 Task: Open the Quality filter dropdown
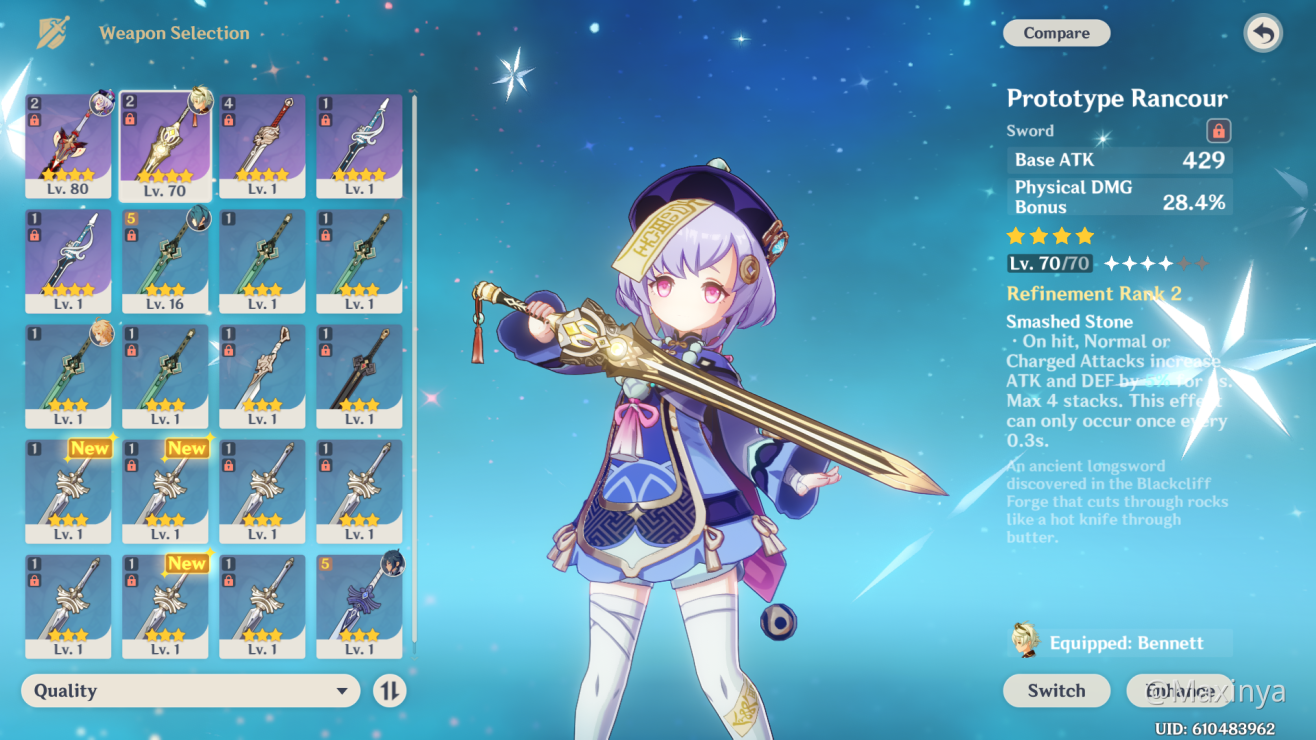tap(190, 691)
